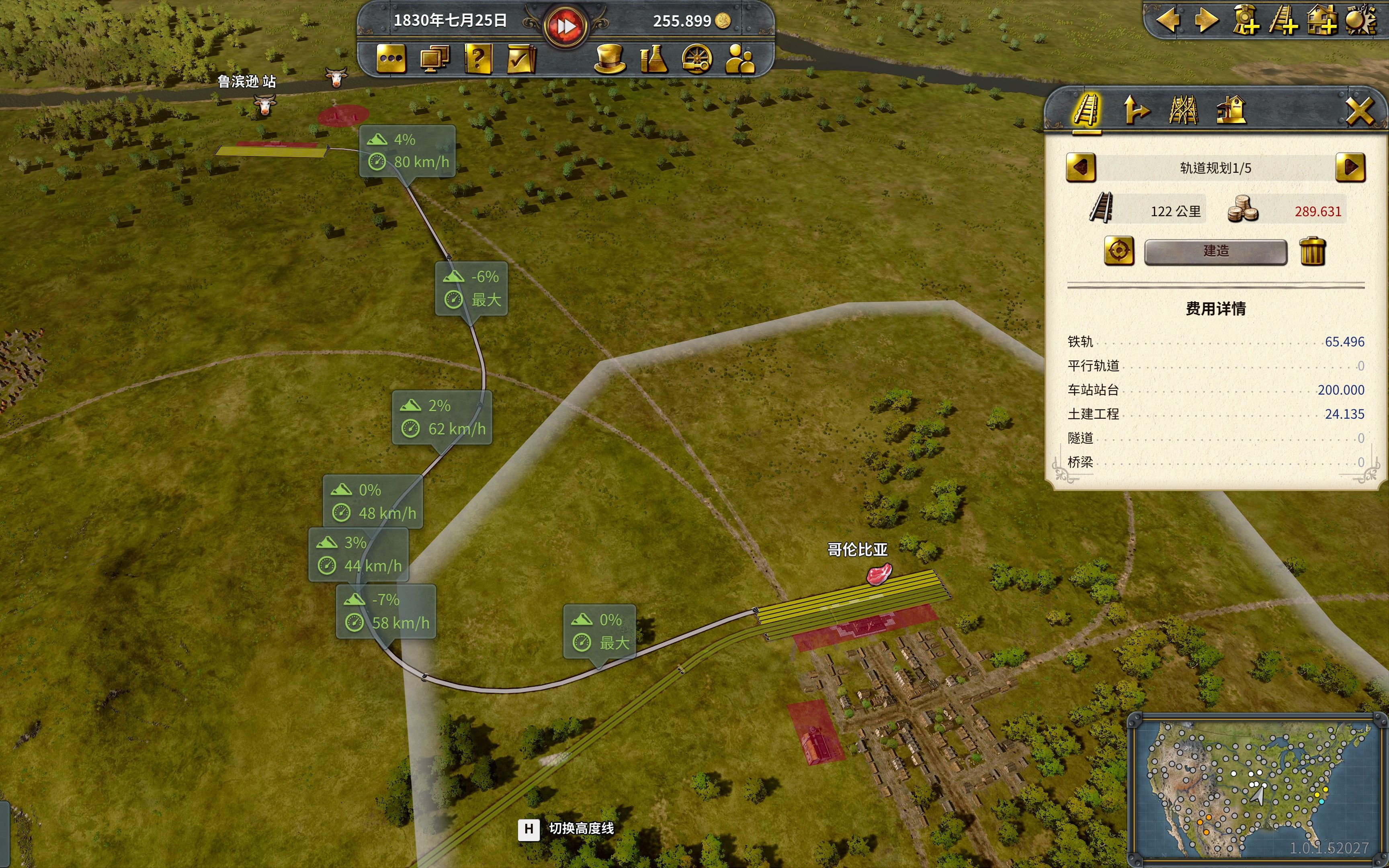This screenshot has width=1389, height=868.
Task: Click the 建造 build button
Action: point(1215,252)
